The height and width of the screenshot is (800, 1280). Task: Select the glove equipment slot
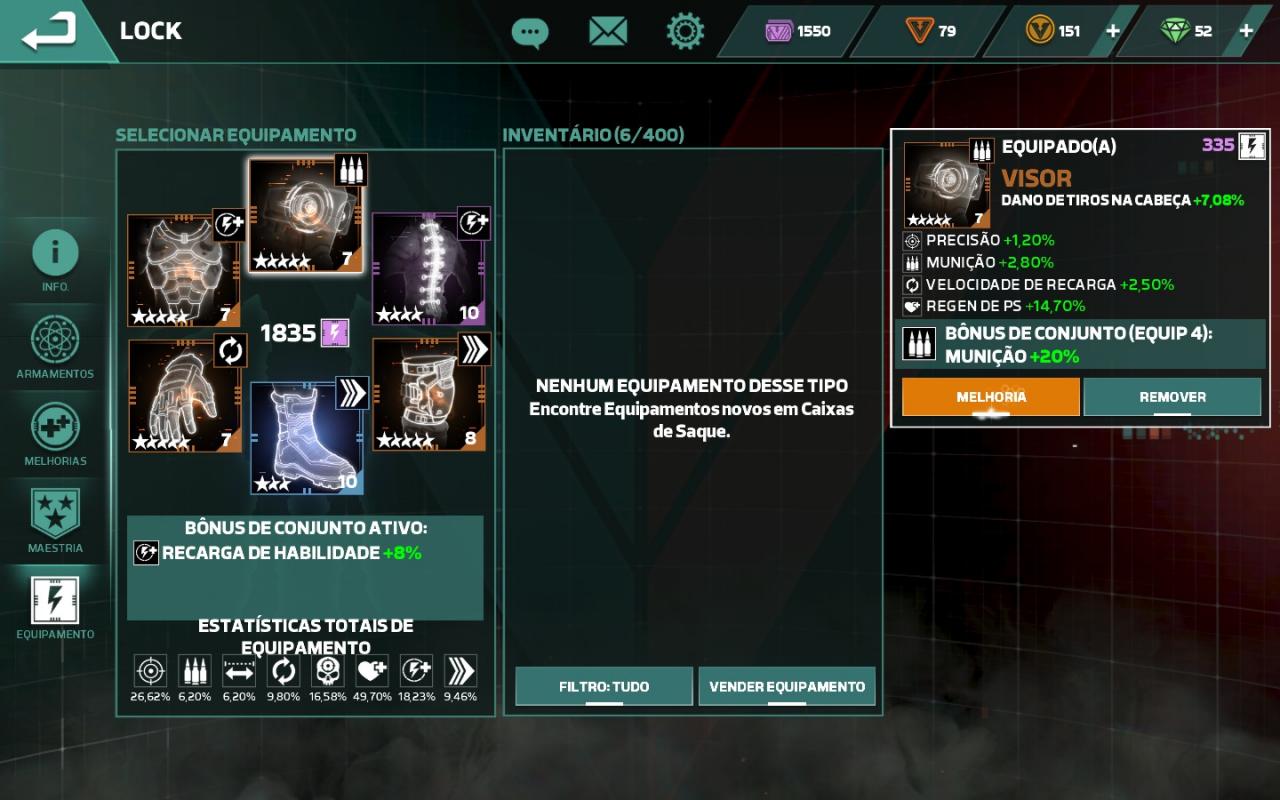[x=184, y=396]
